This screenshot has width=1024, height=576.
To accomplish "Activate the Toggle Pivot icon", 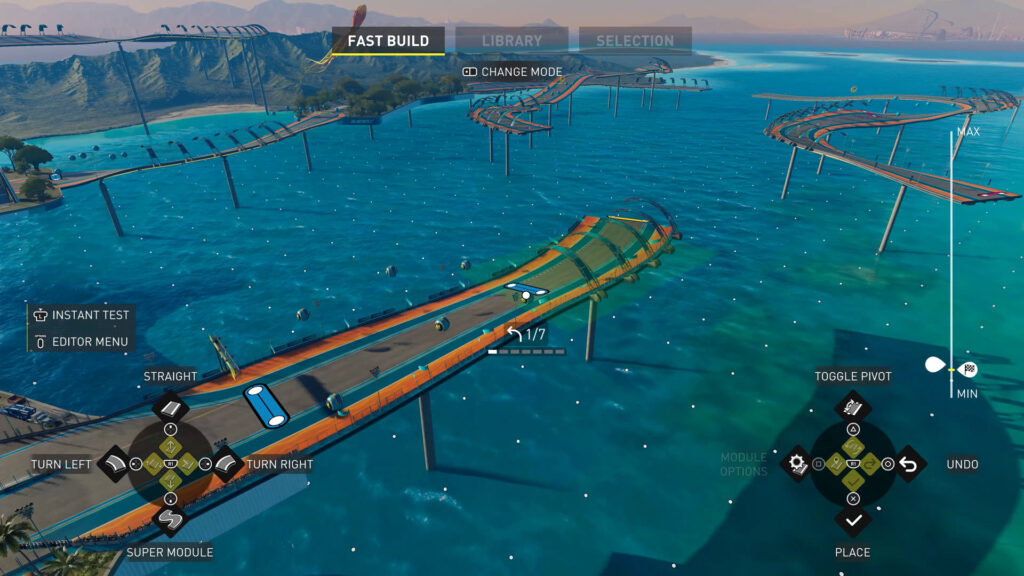I will pos(853,407).
